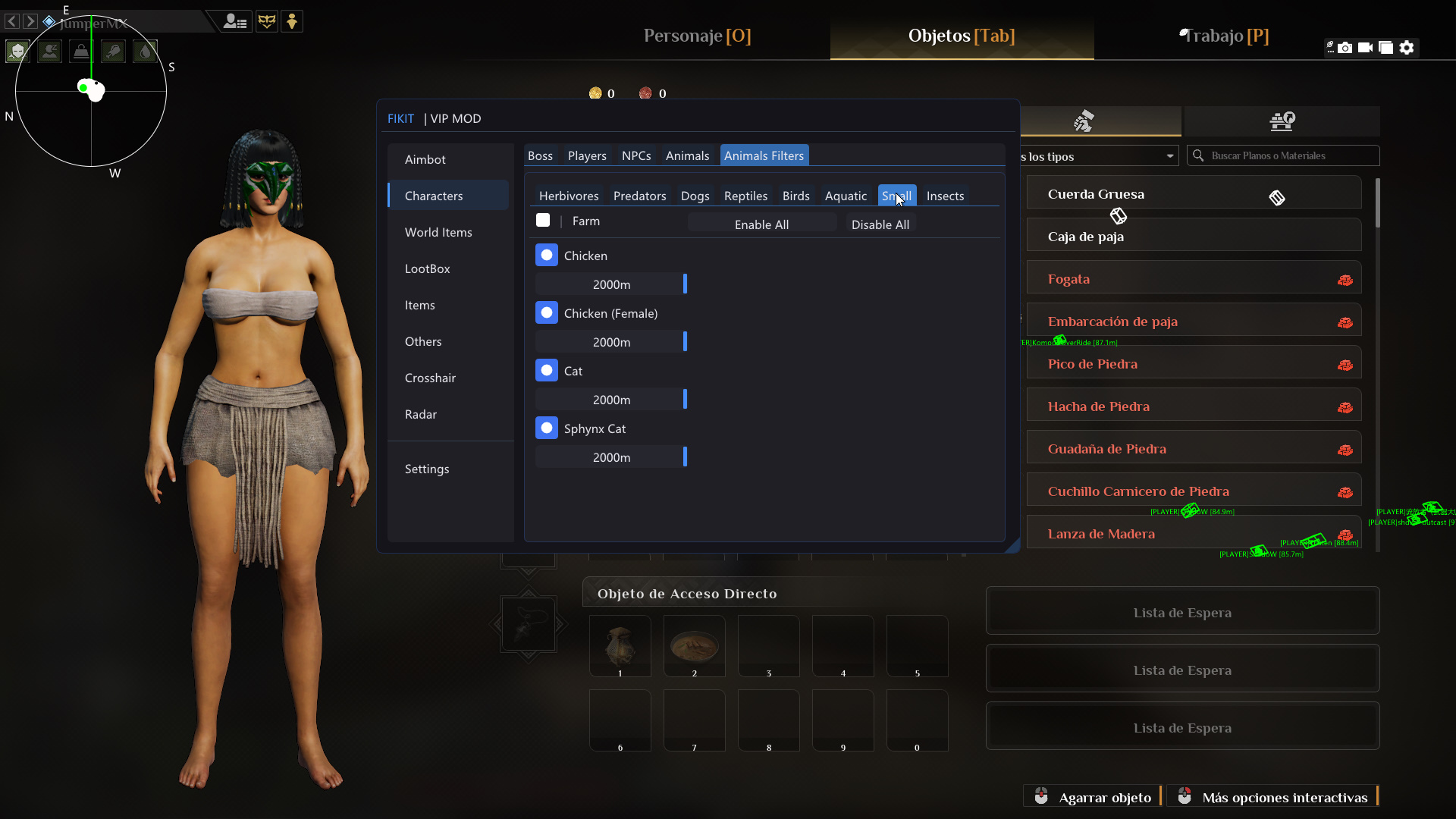Open the in-game settings gear icon

coord(1407,47)
